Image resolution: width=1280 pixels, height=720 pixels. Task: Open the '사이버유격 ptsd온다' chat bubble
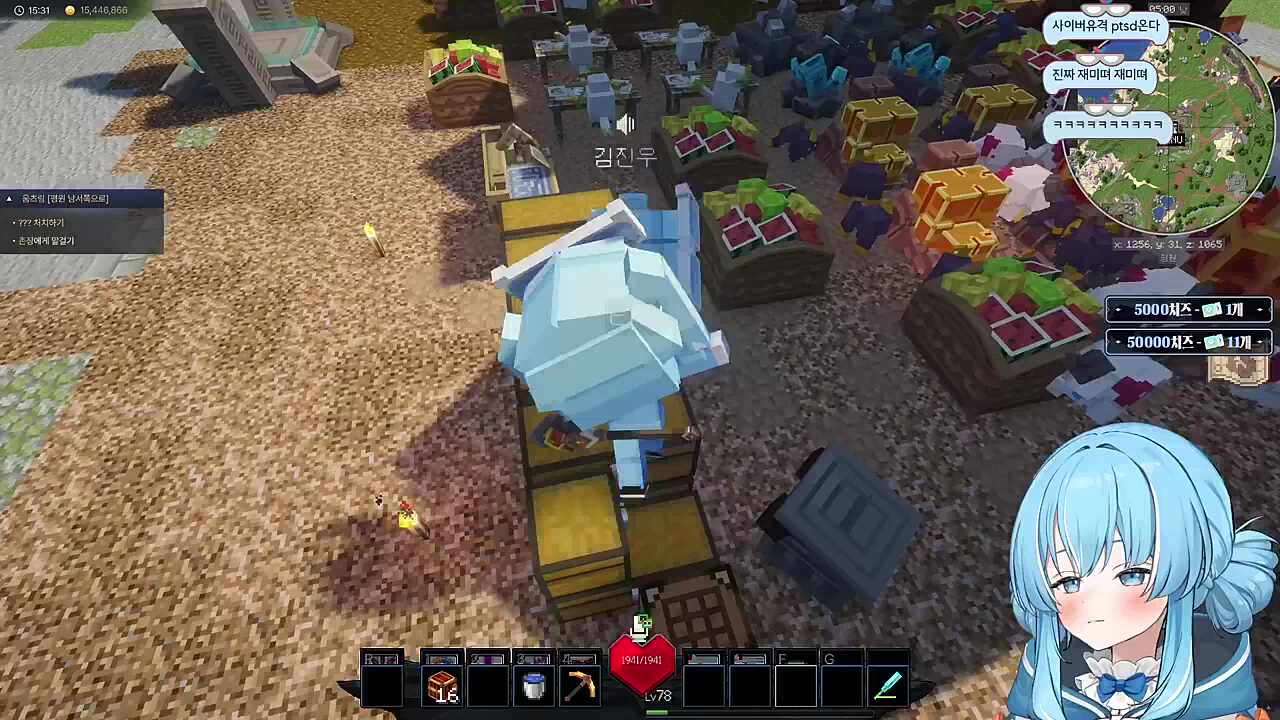pos(1106,26)
